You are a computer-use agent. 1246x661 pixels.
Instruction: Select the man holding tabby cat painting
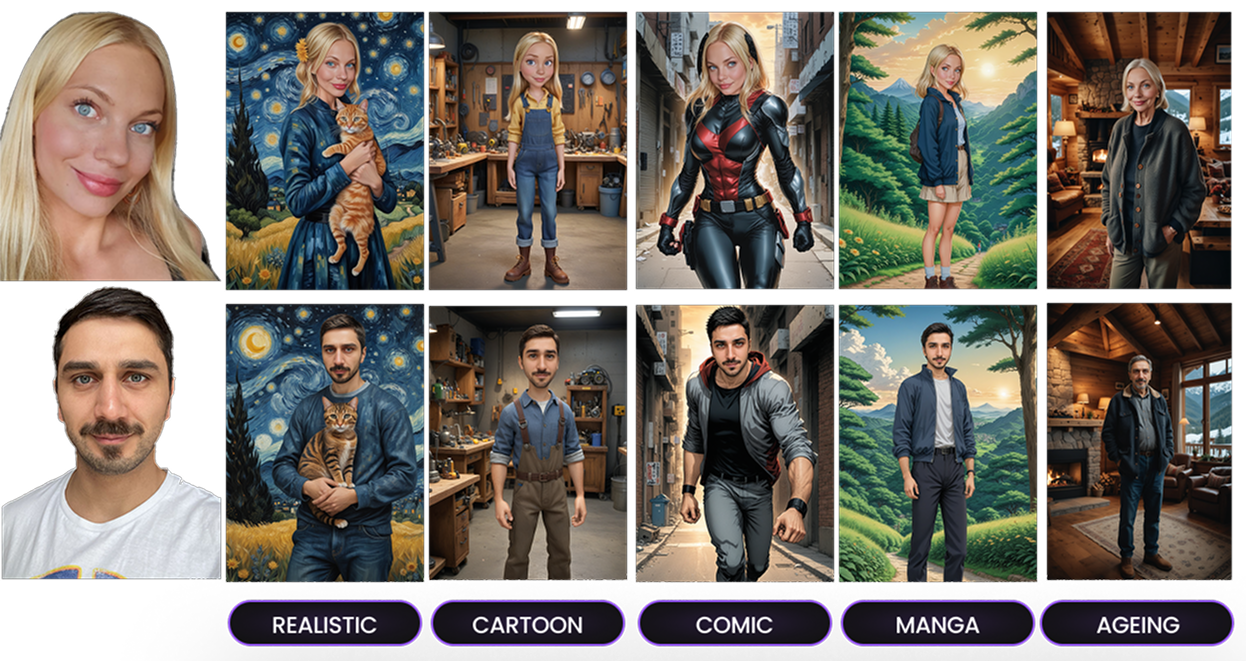pyautogui.click(x=324, y=442)
